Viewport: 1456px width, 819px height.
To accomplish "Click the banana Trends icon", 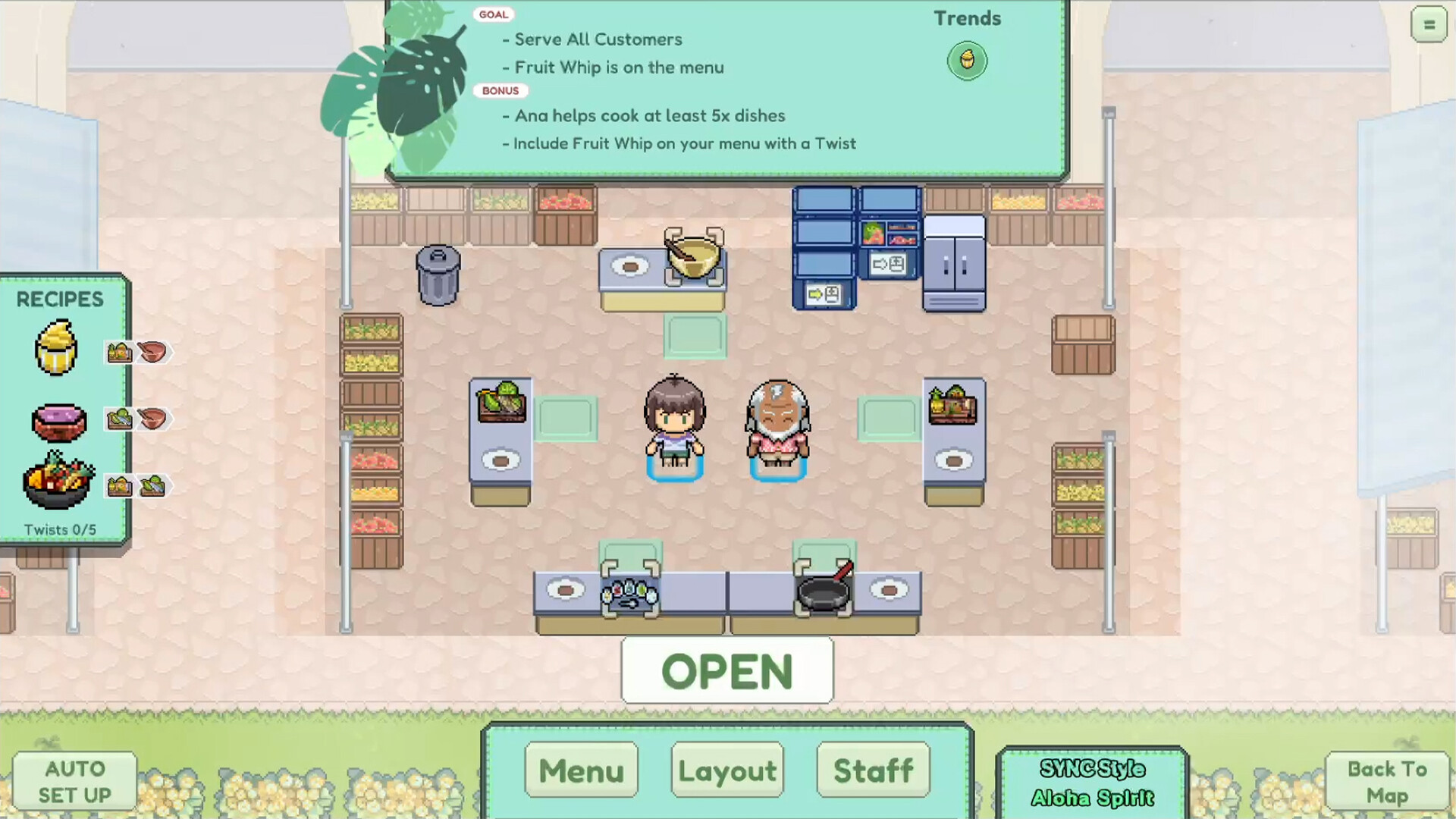I will (x=967, y=61).
